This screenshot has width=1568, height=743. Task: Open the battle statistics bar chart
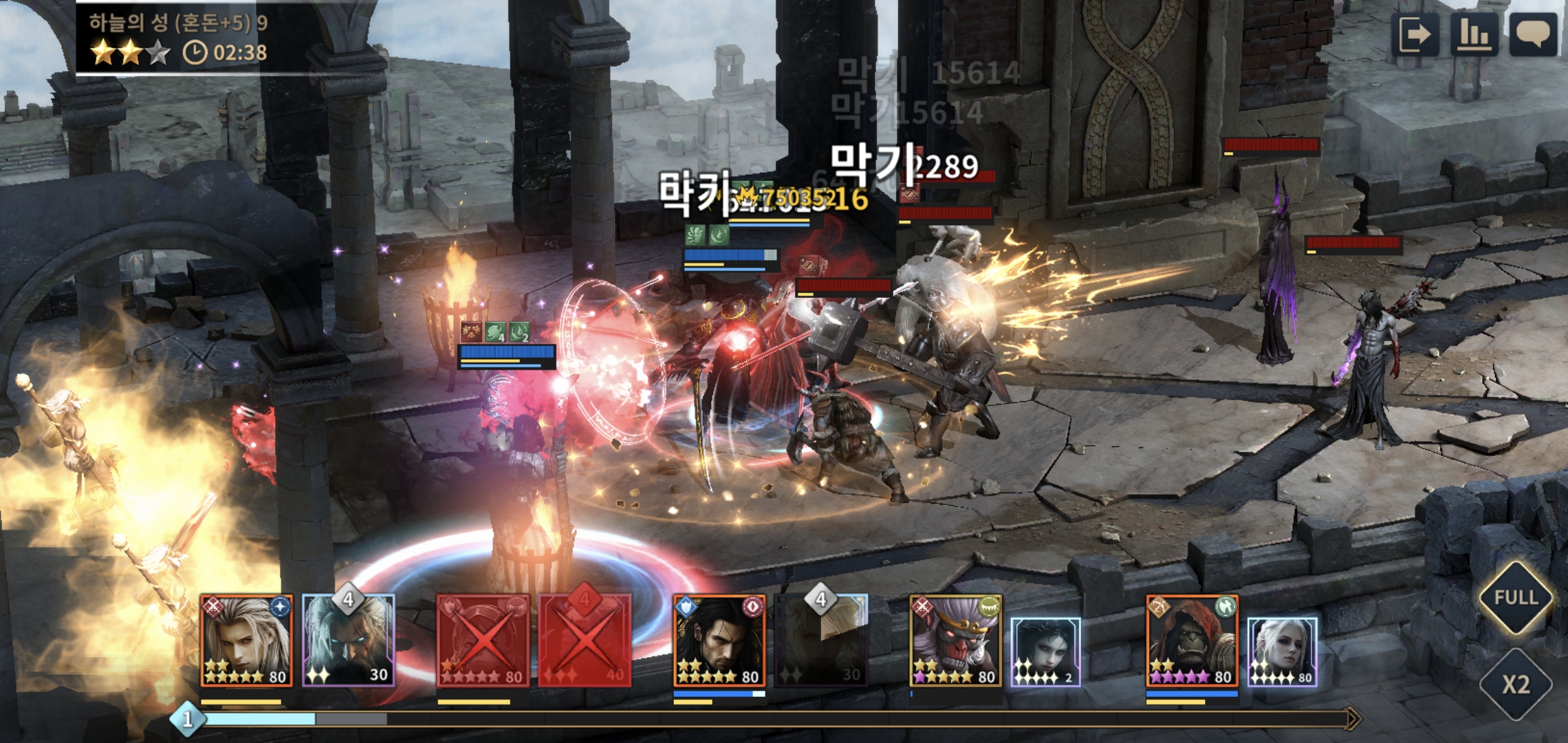1474,34
